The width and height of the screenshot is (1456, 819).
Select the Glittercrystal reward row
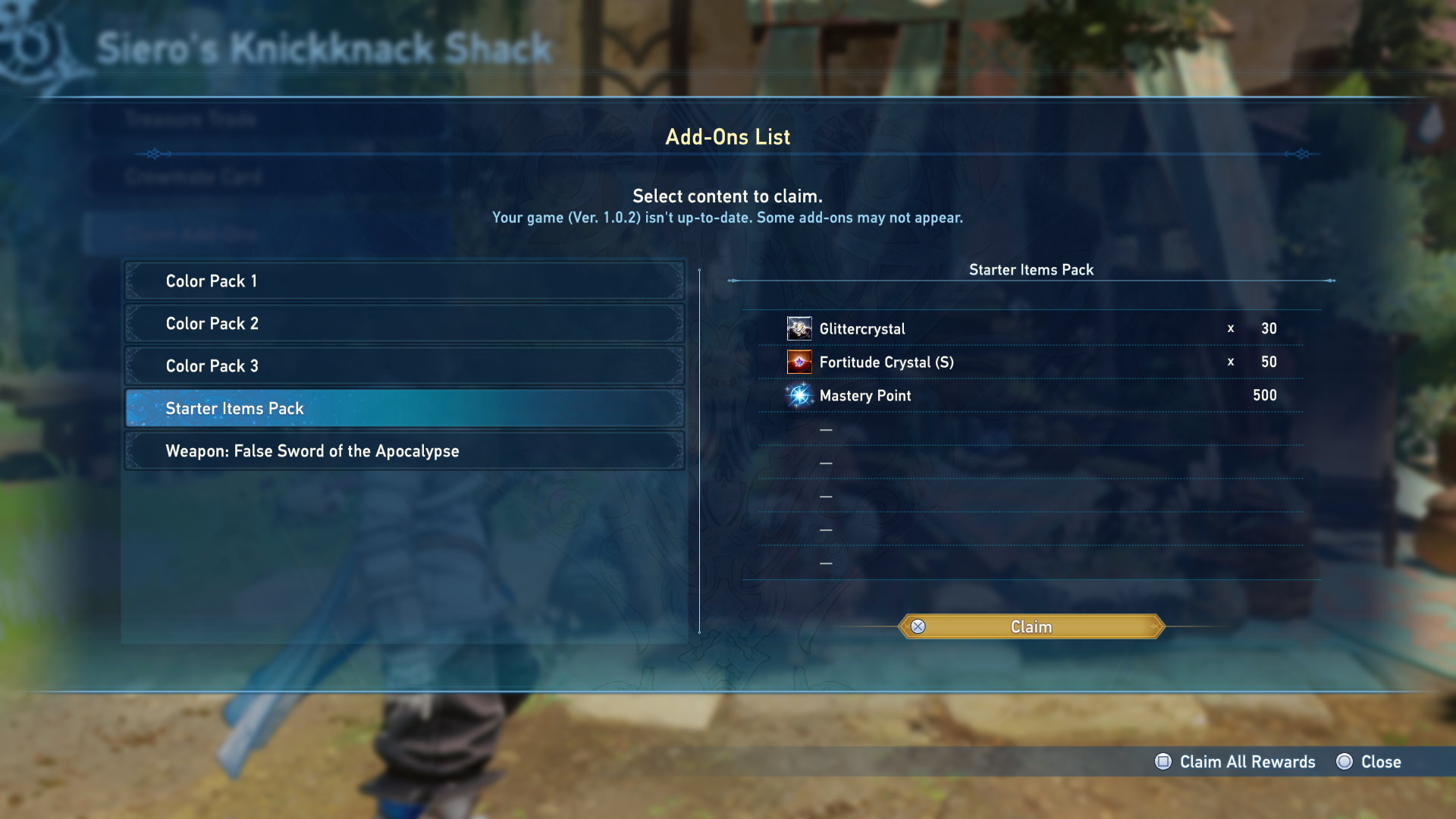point(1031,329)
